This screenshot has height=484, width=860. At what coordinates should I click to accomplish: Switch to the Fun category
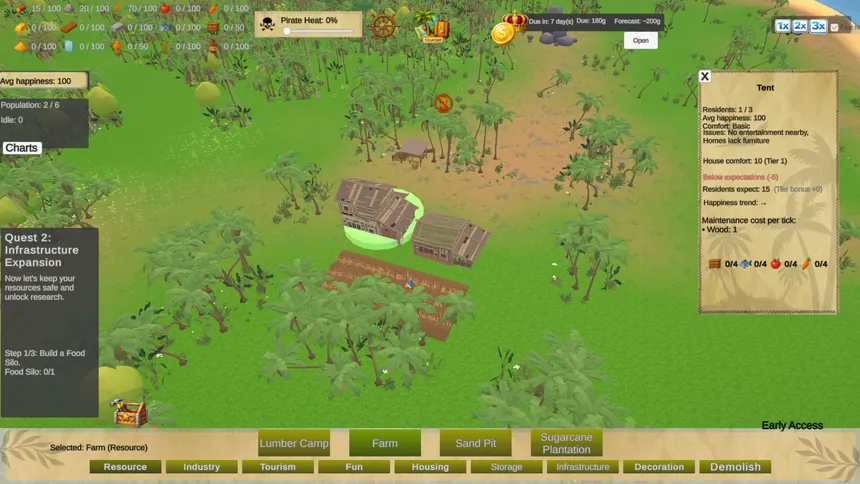coord(353,467)
